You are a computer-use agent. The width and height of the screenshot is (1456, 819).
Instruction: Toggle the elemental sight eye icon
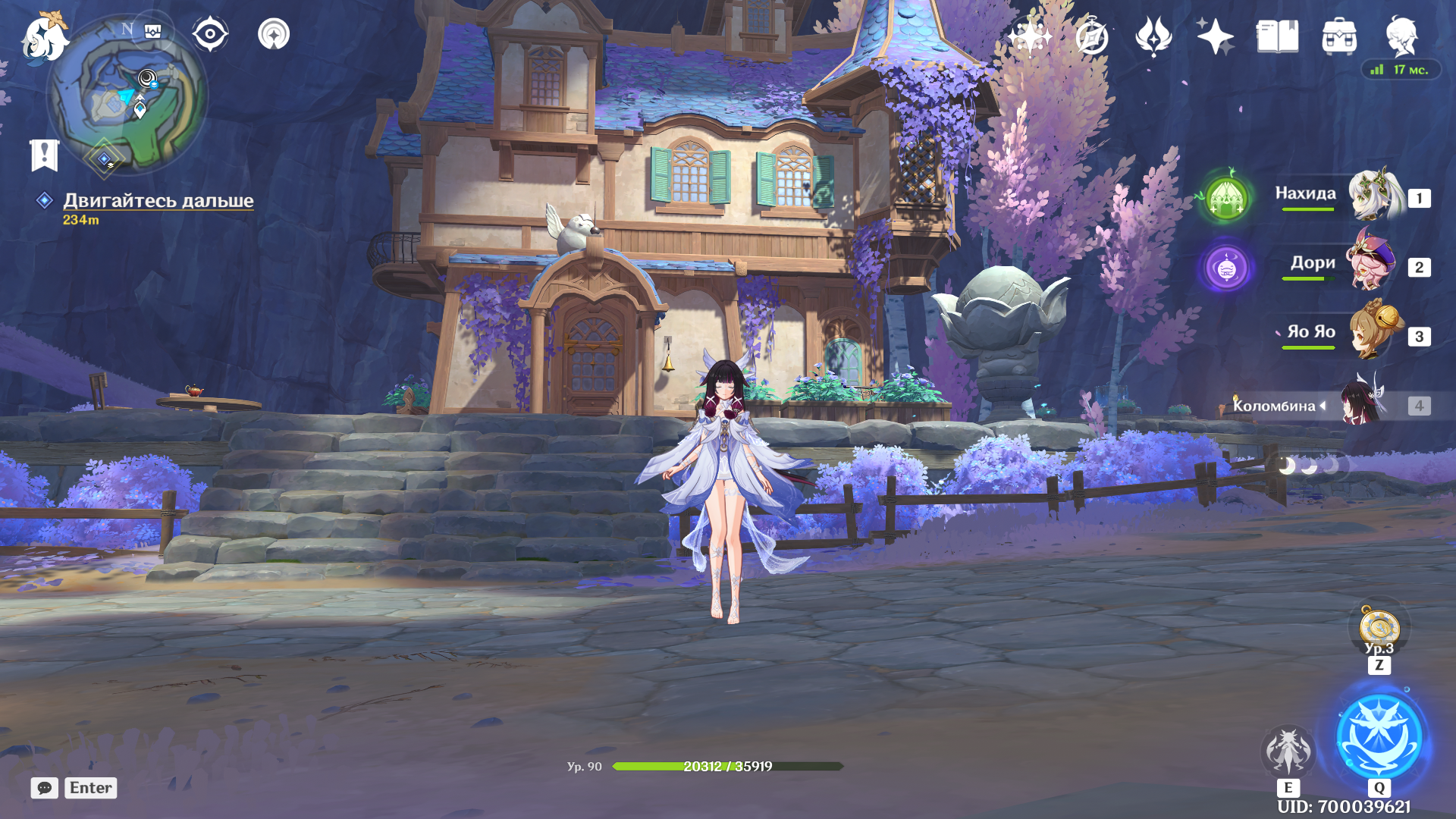(209, 34)
